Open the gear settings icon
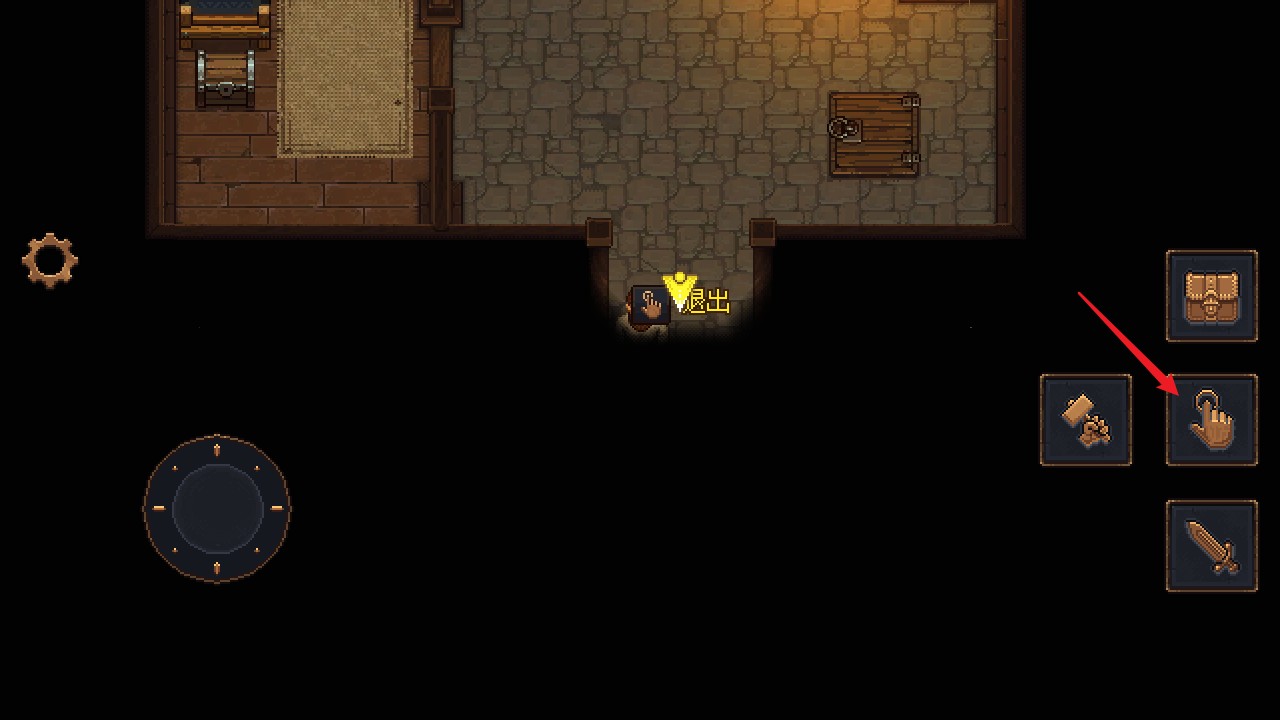The width and height of the screenshot is (1280, 720). click(50, 261)
